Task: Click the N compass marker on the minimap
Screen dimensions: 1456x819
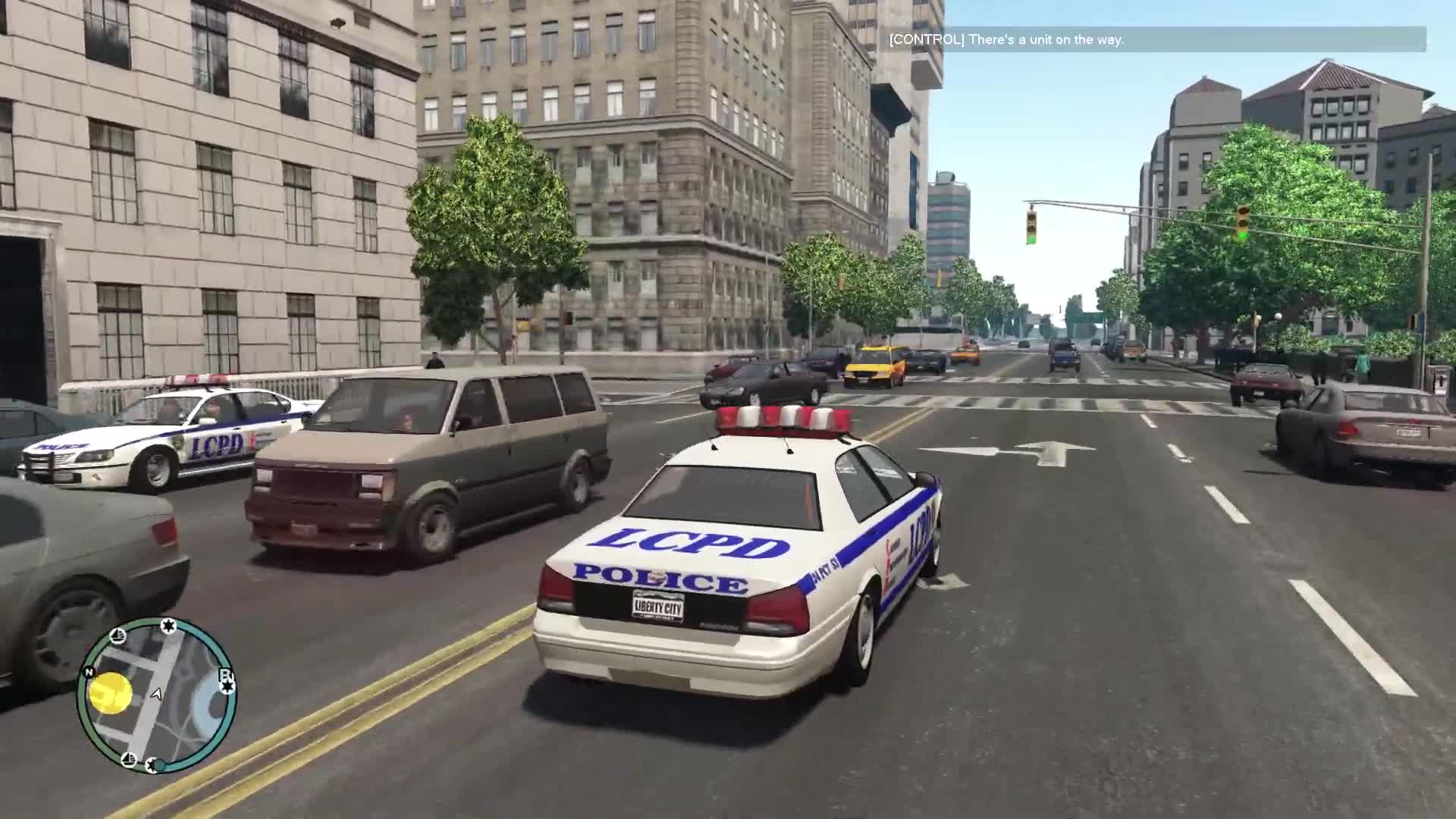Action: point(89,671)
